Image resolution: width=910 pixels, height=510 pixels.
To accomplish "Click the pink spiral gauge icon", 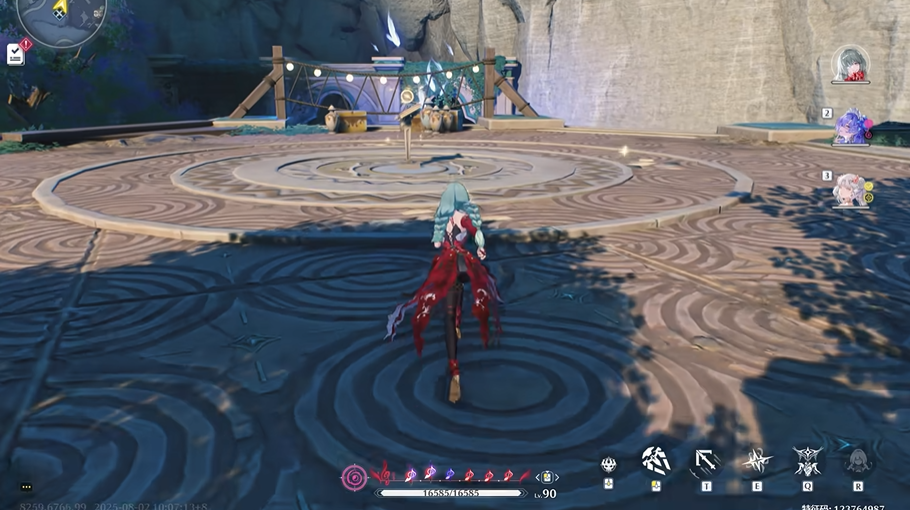I will (354, 476).
